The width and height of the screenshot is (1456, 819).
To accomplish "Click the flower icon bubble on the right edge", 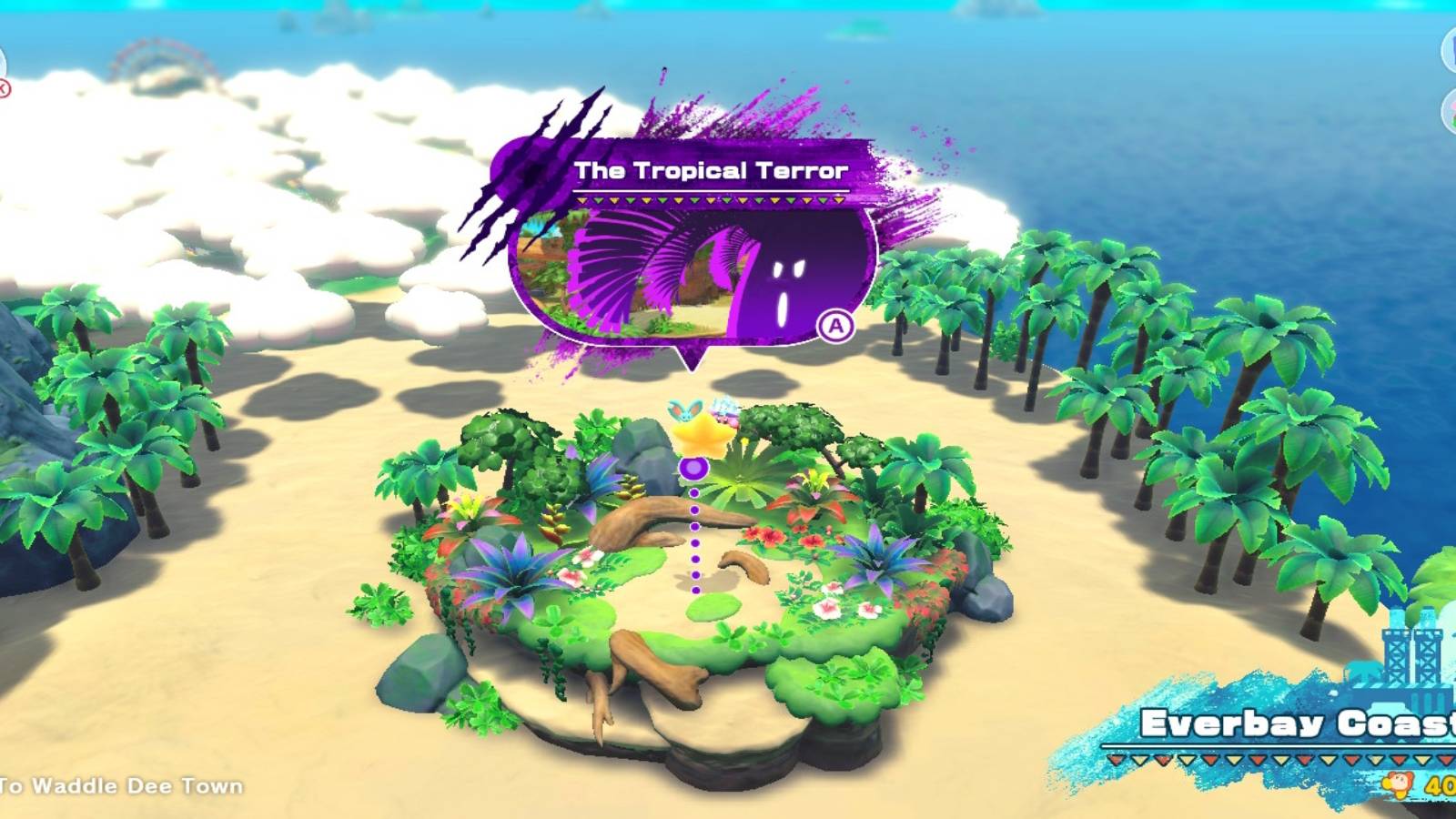I will click(1450, 109).
